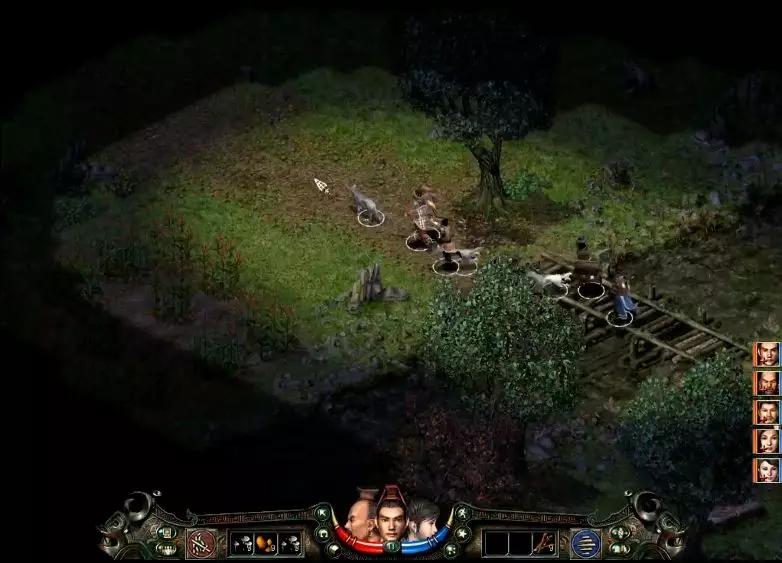Click the star button beside blue bar

point(461,534)
